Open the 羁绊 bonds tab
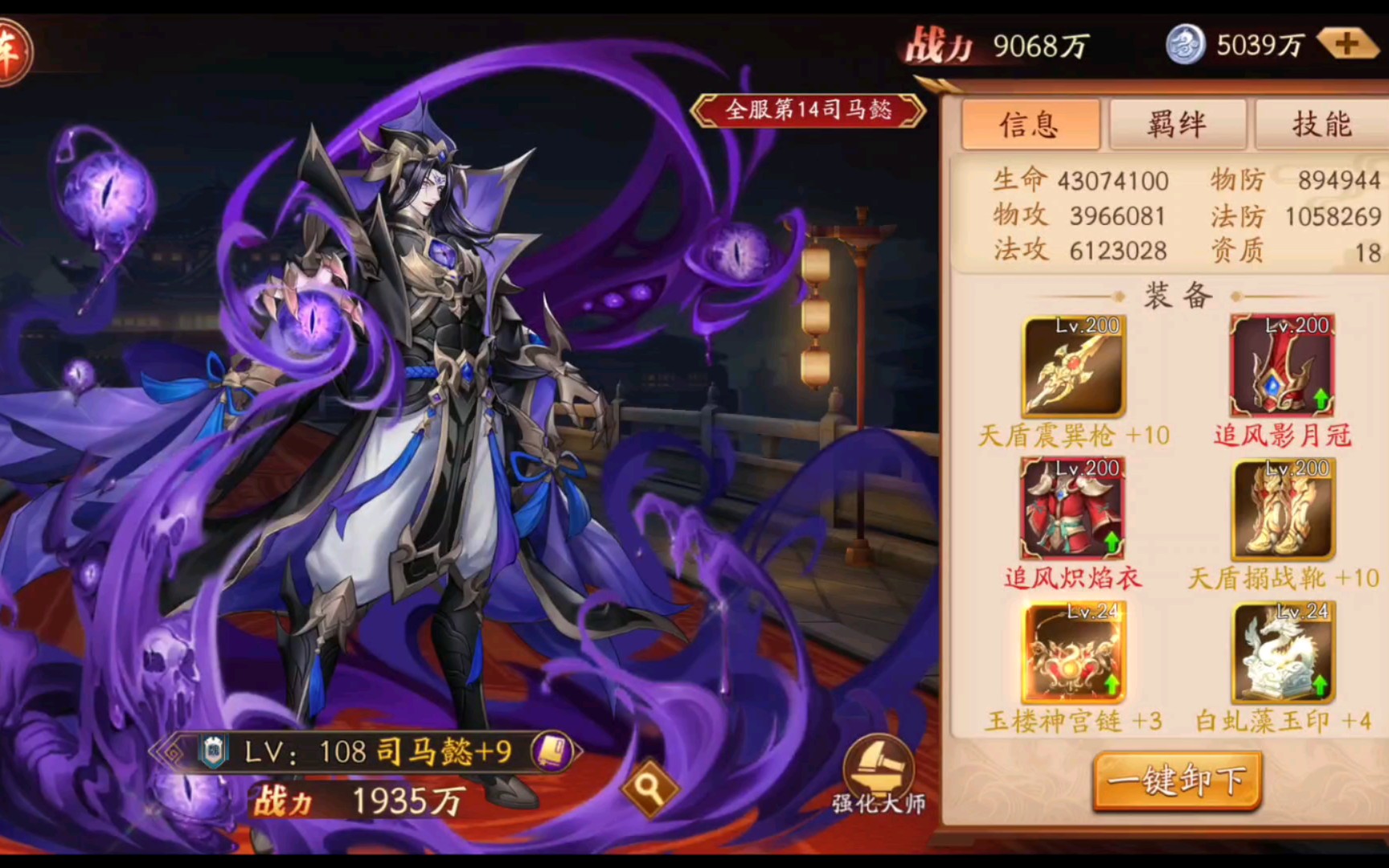Screen dimensions: 1389x868 pos(1177,125)
